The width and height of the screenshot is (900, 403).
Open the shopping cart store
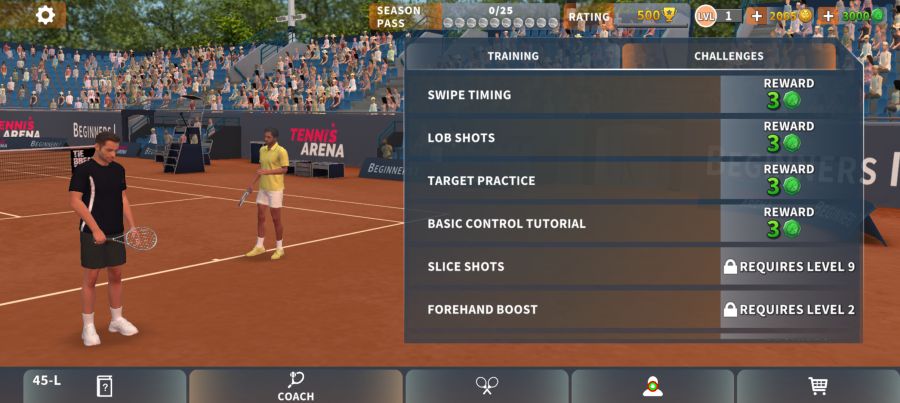coord(817,386)
